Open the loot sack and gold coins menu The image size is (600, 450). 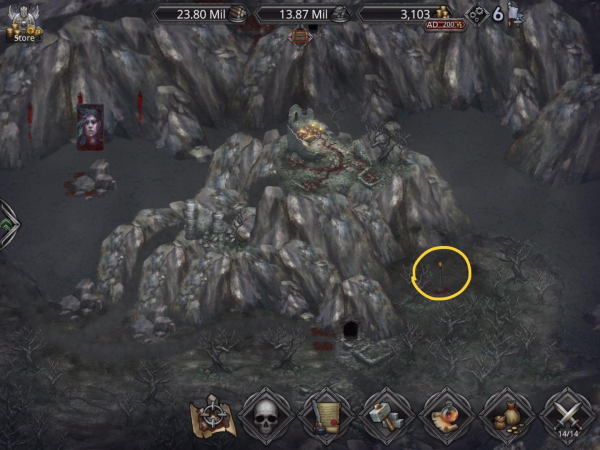coord(506,414)
